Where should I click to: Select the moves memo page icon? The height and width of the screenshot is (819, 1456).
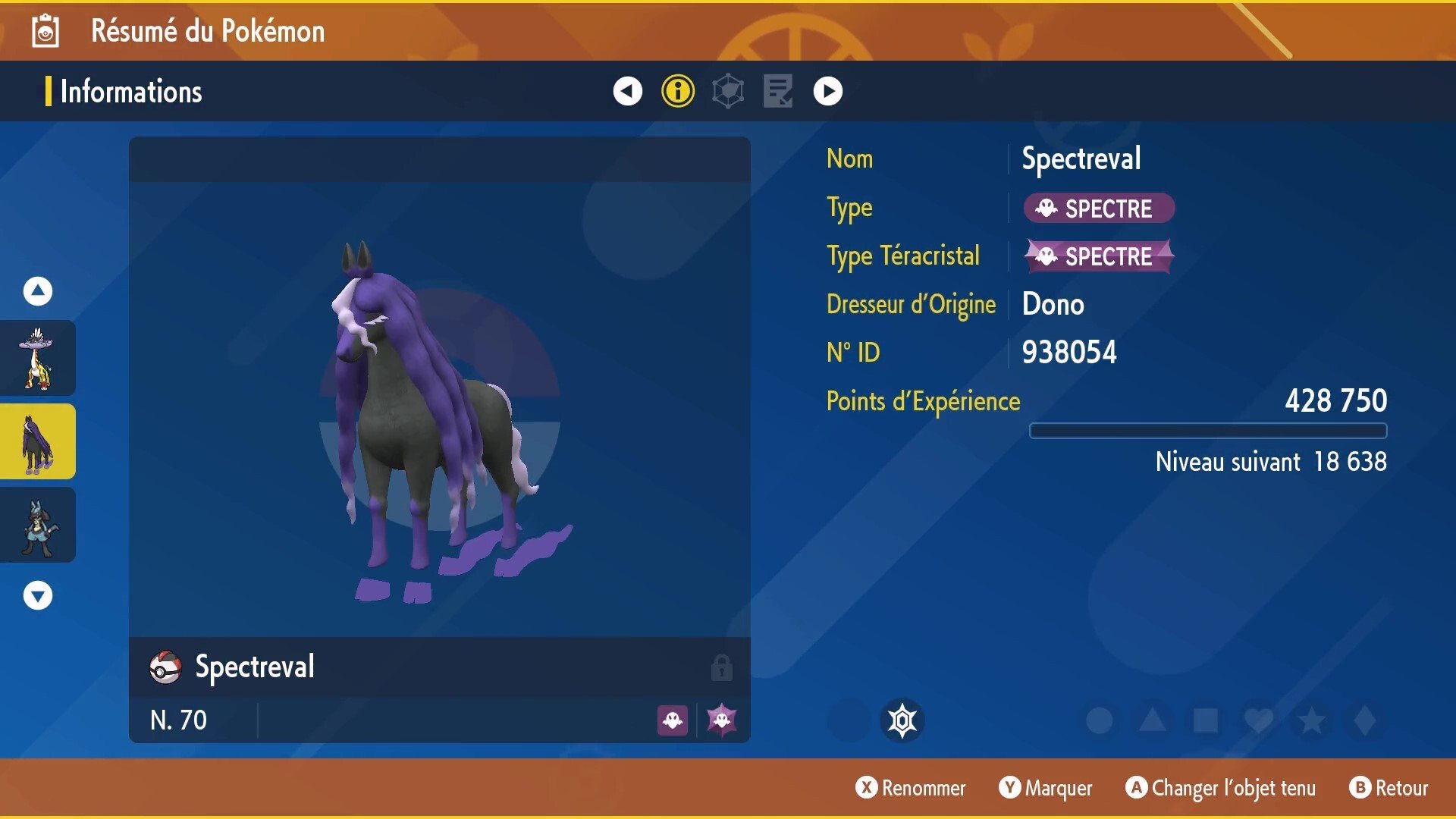777,90
